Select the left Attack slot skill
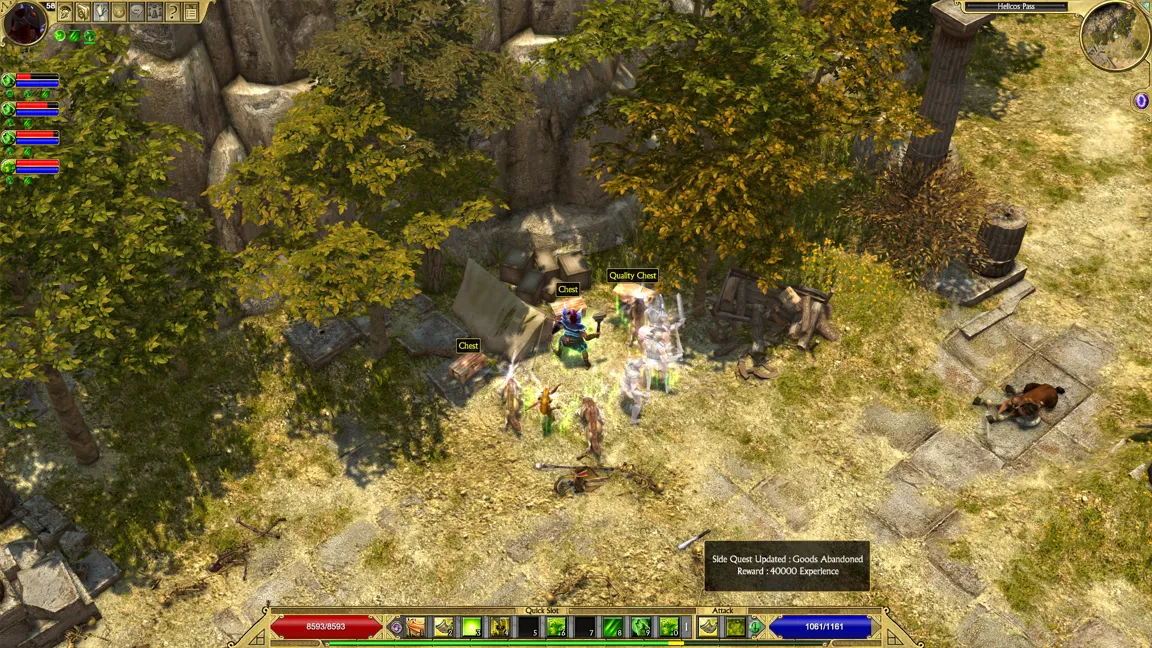The image size is (1152, 648). (709, 627)
